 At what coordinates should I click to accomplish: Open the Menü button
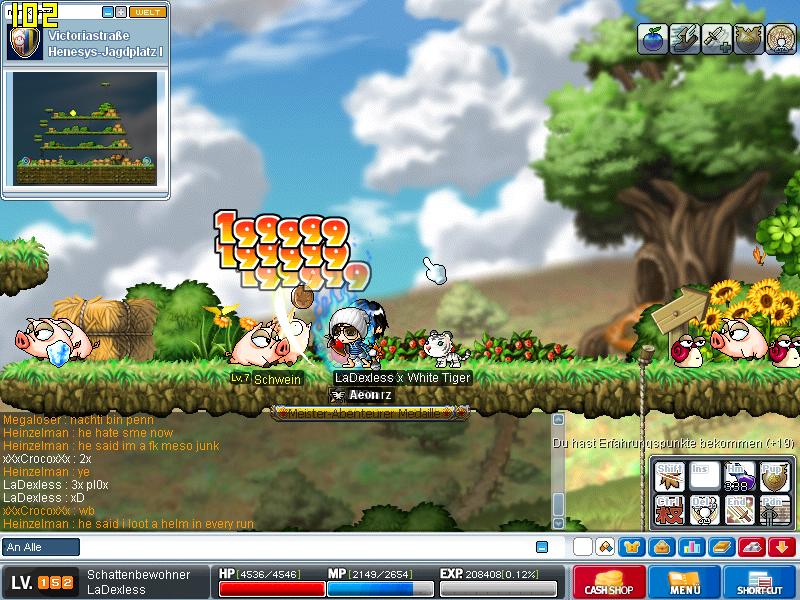coord(685,583)
